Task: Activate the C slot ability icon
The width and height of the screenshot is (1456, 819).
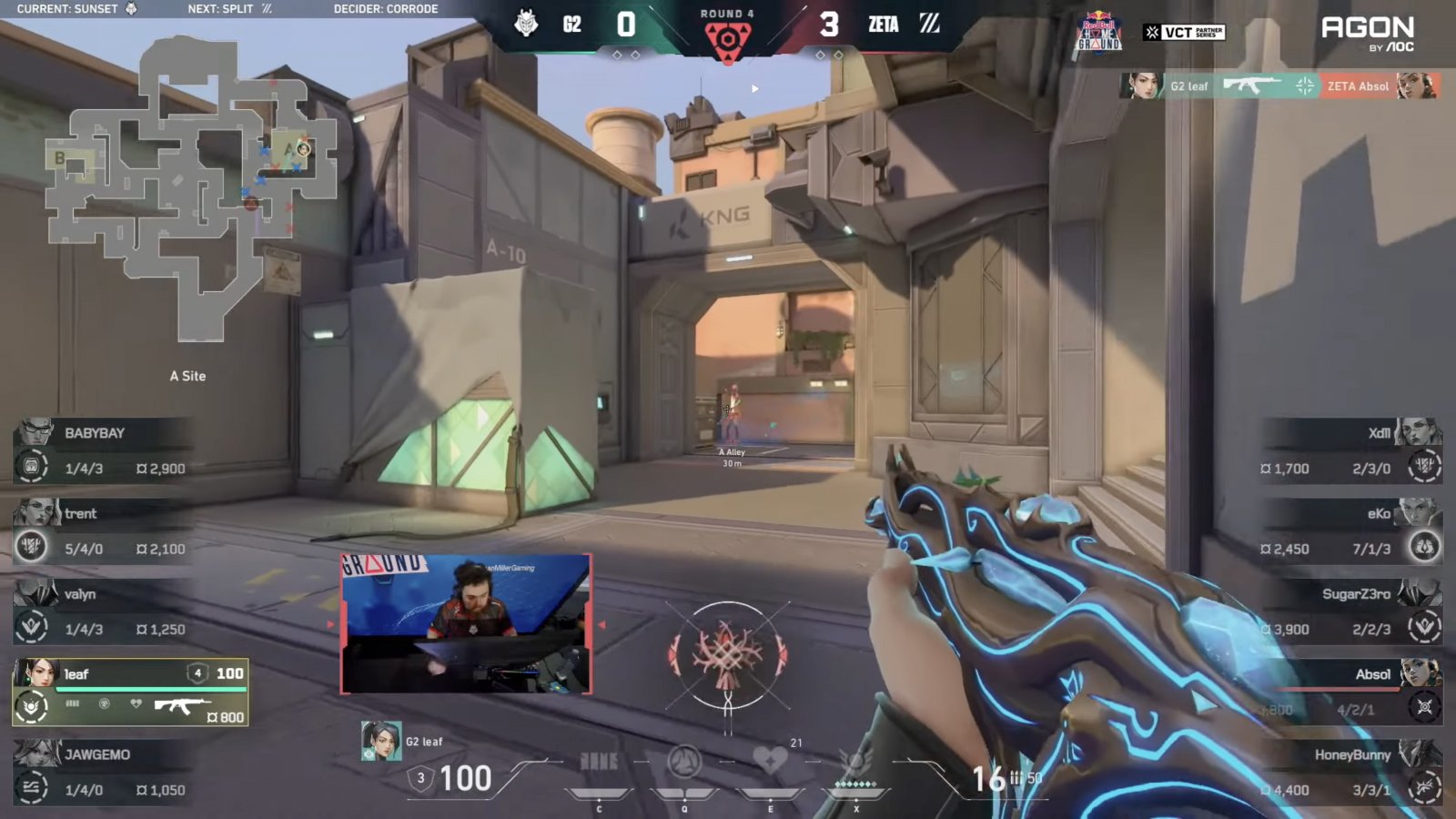Action: [x=599, y=763]
